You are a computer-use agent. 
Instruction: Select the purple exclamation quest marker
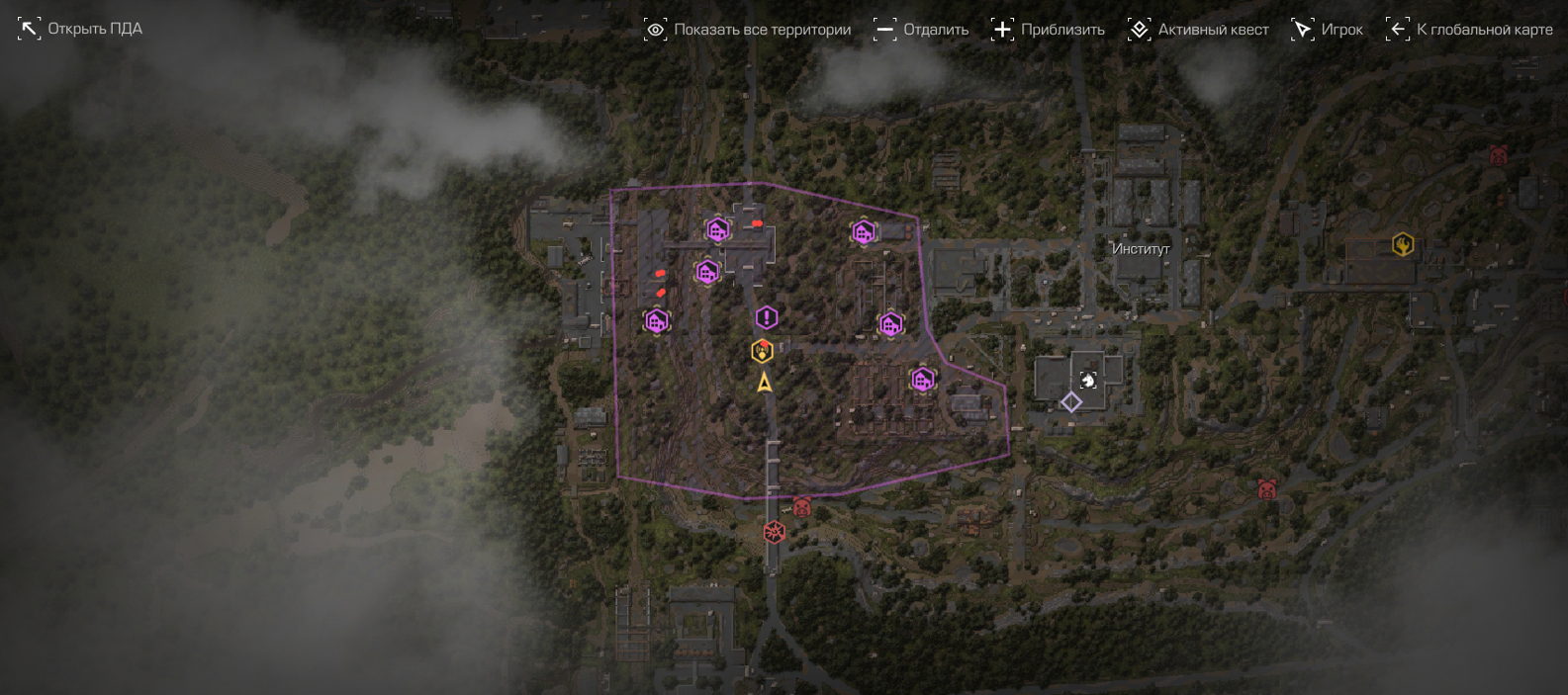tap(767, 317)
